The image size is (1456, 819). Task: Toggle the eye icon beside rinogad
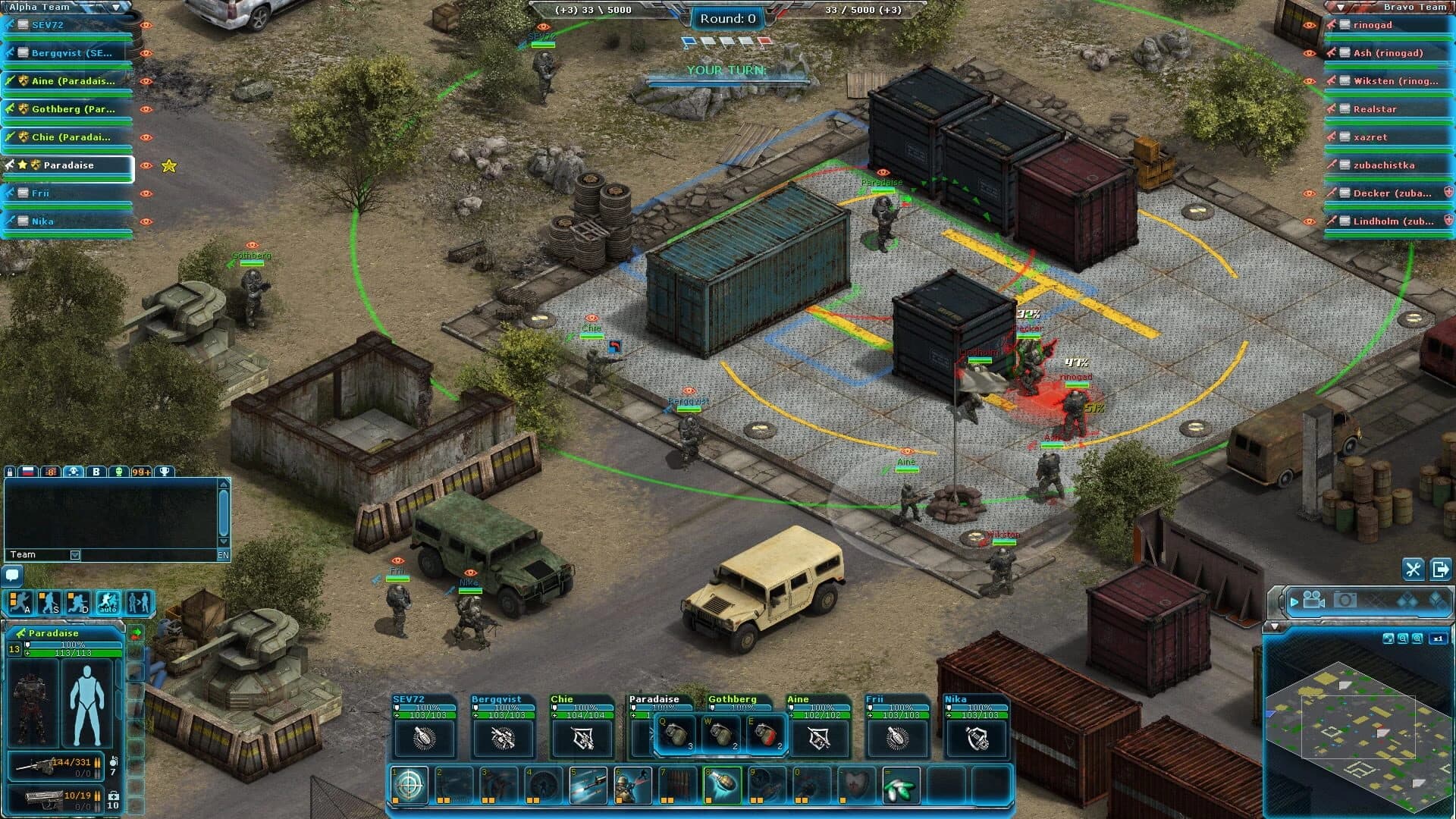pos(1310,25)
